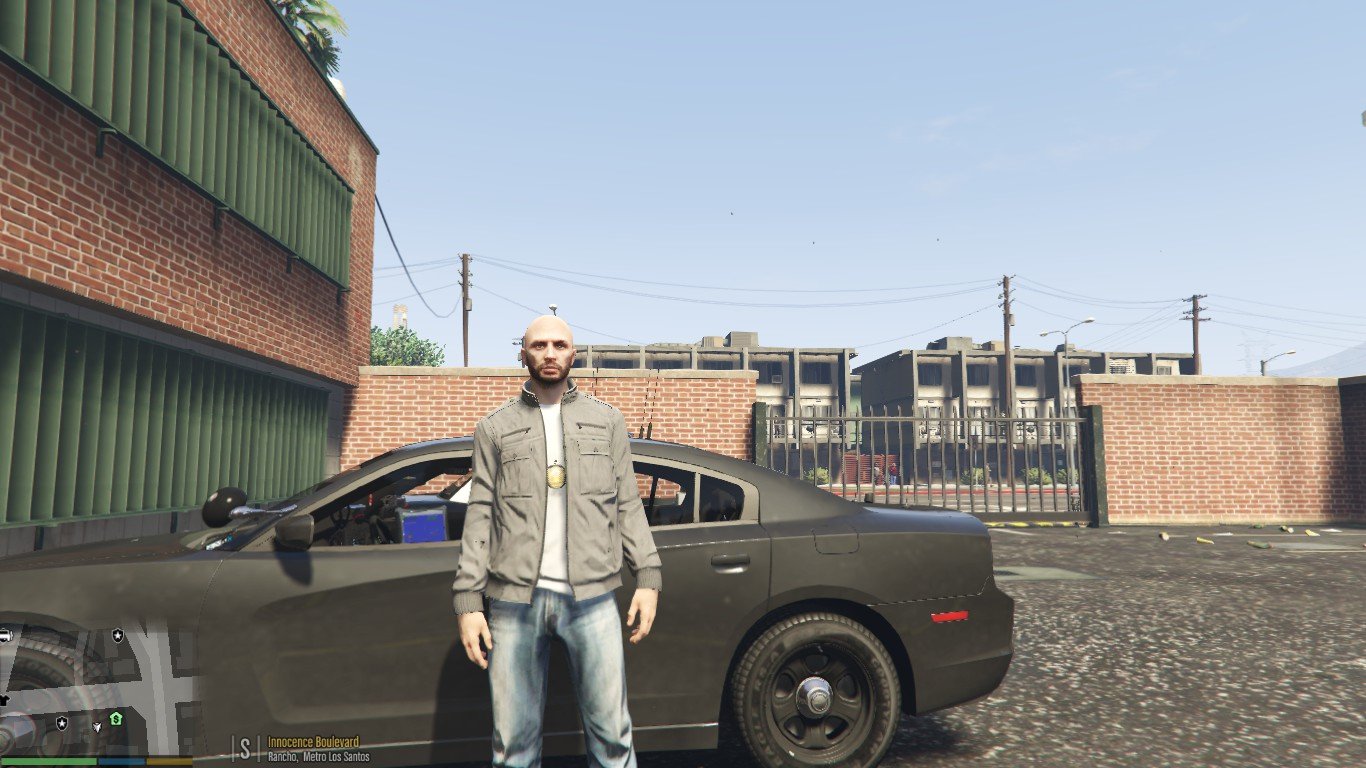
Task: Click the Rancho, Metro Los Santos area label
Action: tap(318, 758)
